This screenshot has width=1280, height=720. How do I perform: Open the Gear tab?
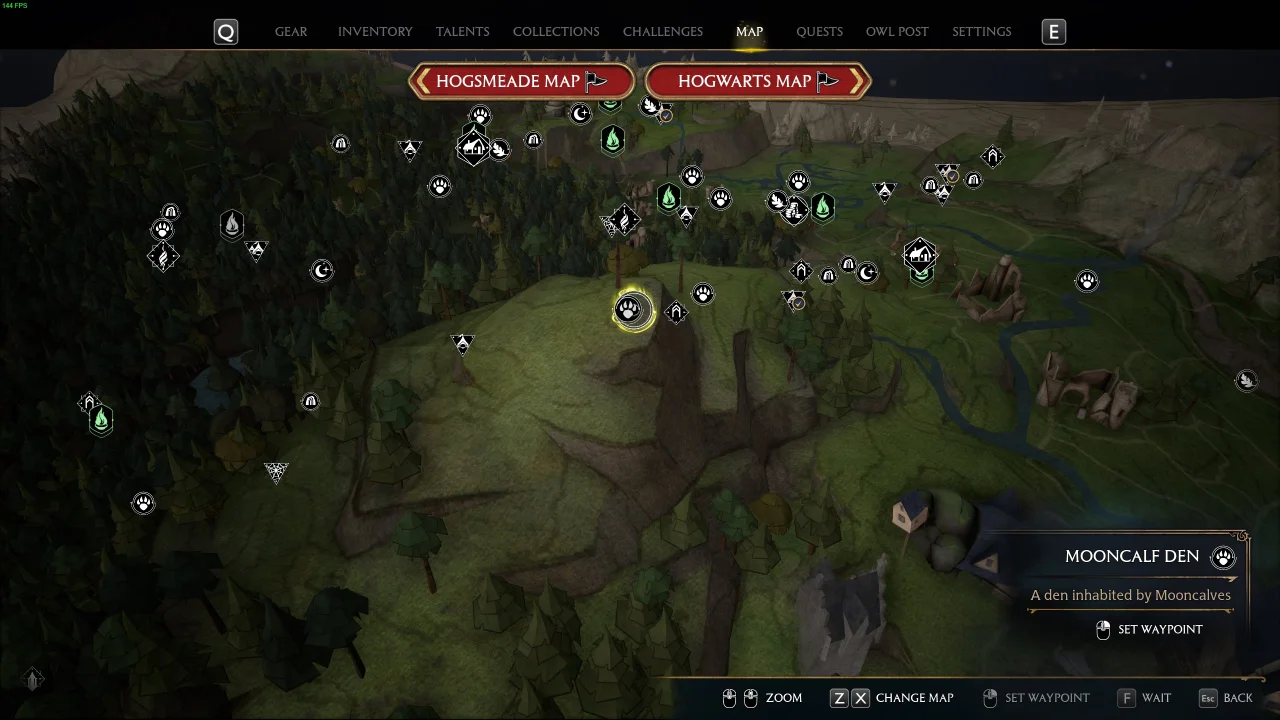click(291, 32)
